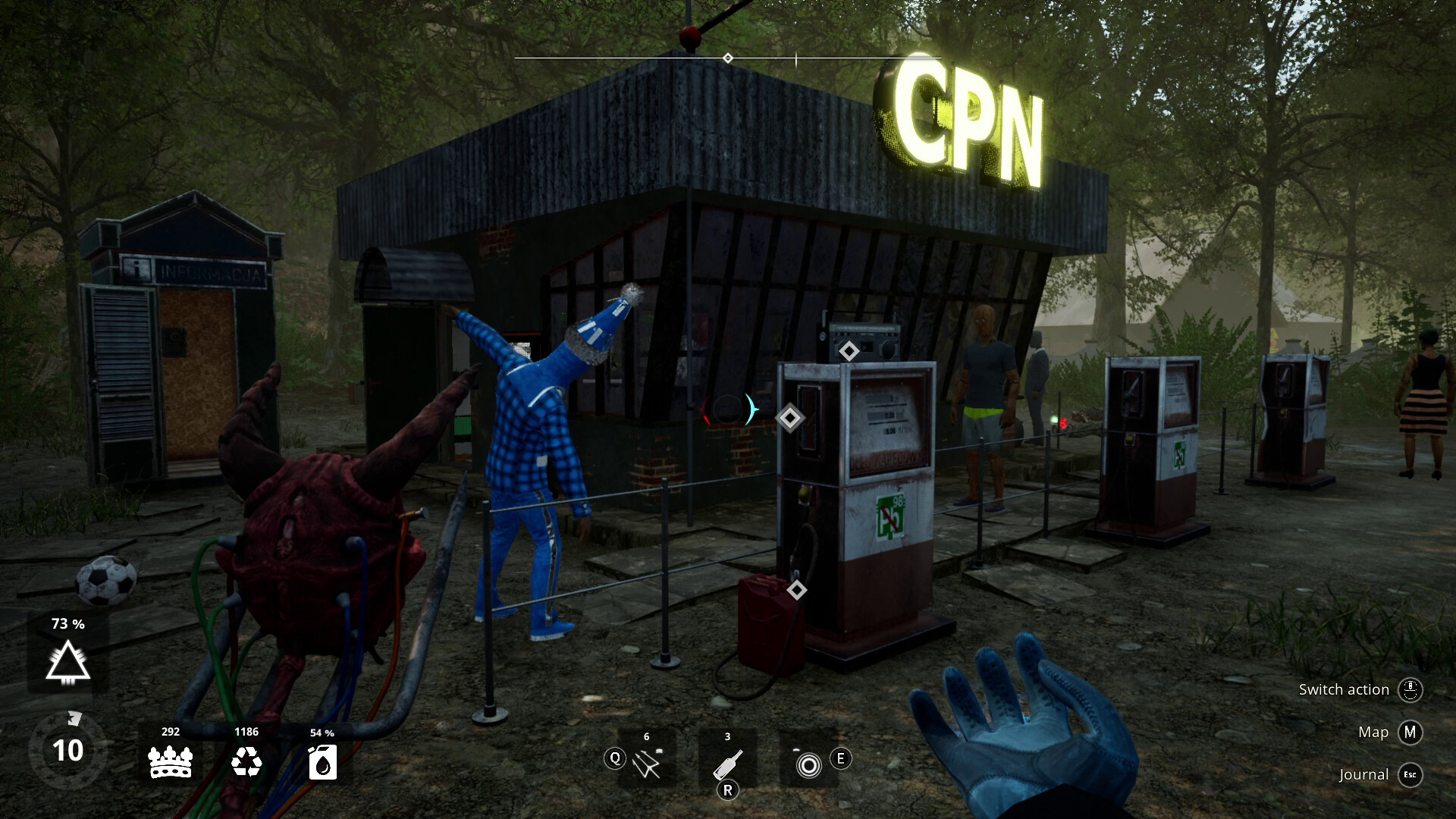
Task: Click the Esc key icon beside Journal
Action: [1410, 776]
